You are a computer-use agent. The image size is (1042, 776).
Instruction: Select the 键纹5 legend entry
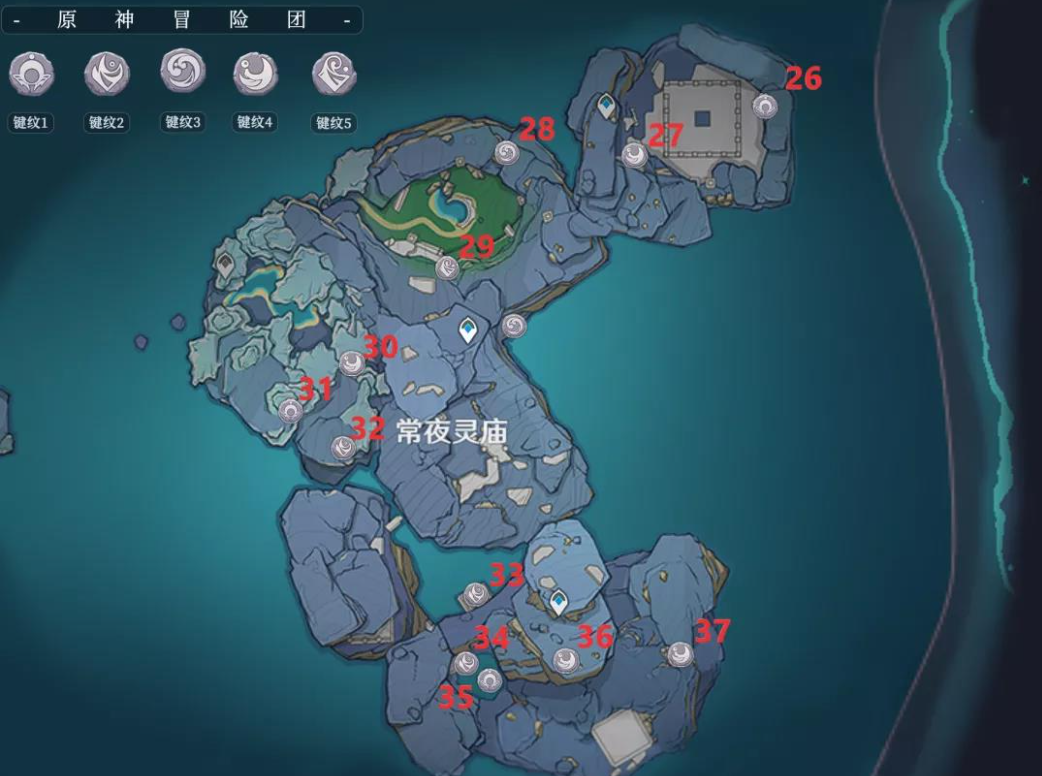click(x=334, y=73)
